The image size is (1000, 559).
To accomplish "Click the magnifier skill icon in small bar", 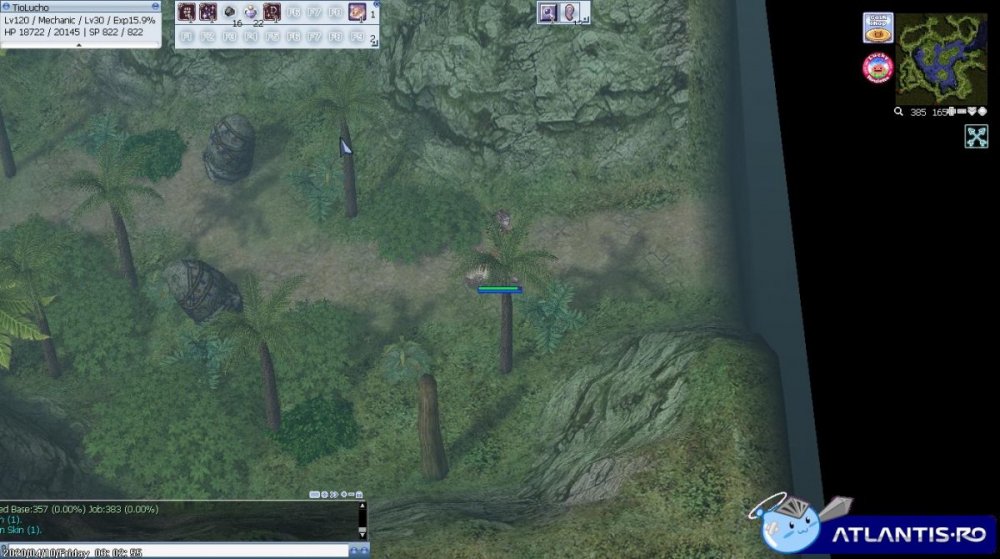I will click(548, 13).
